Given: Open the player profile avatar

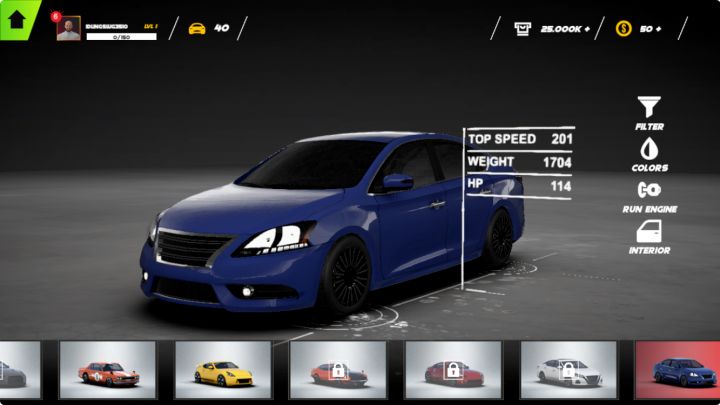Looking at the screenshot, I should click(x=69, y=29).
